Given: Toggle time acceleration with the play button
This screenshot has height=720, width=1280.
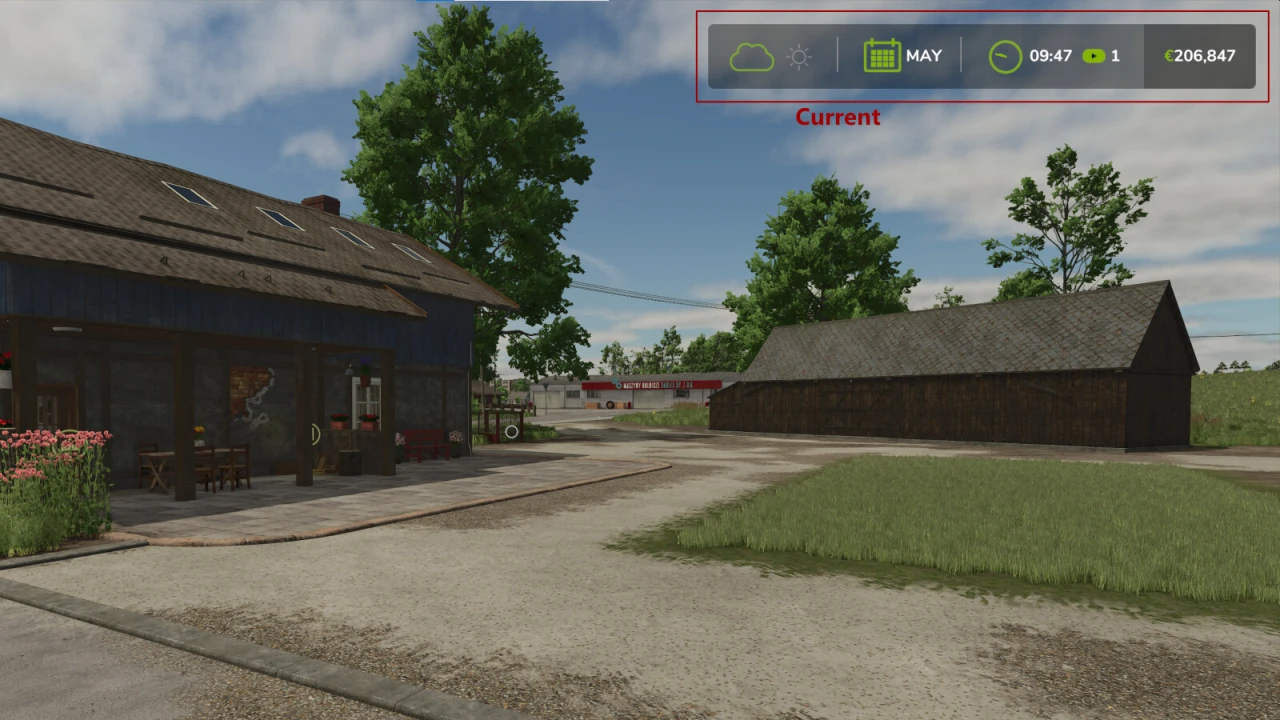Looking at the screenshot, I should click(1095, 57).
